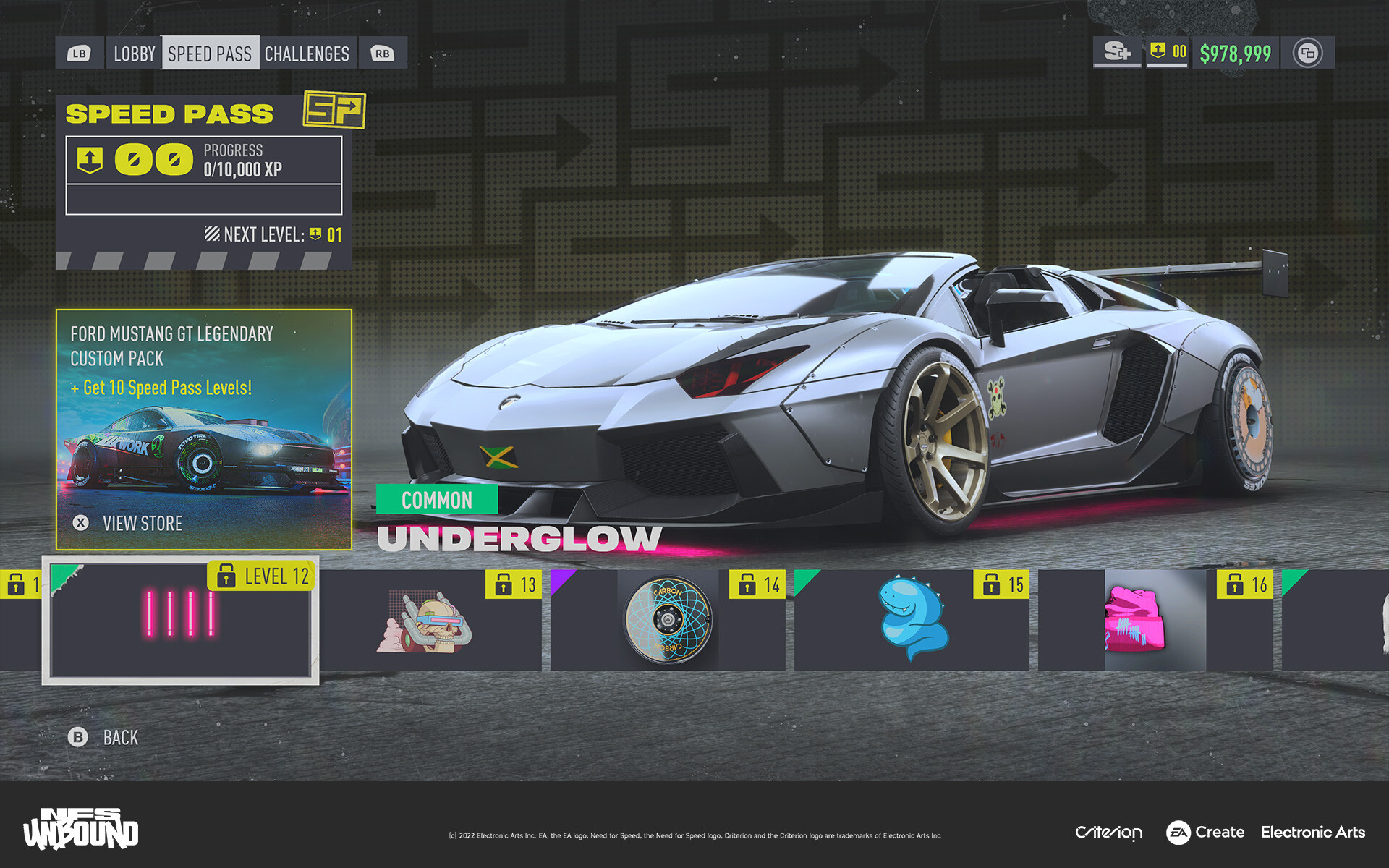Click the View Store label
This screenshot has width=1389, height=868.
tap(142, 523)
